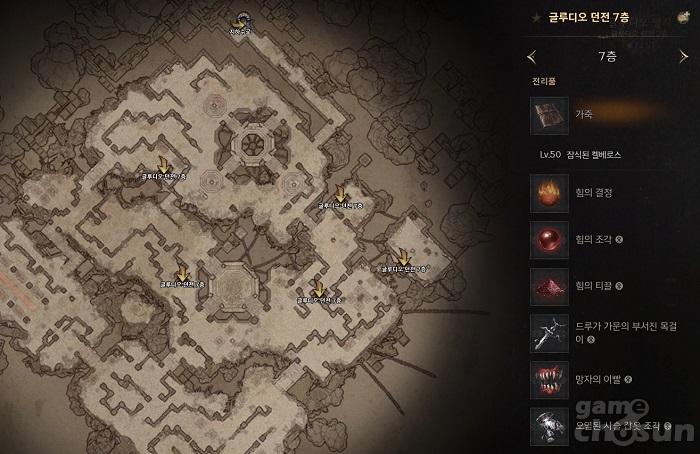
Task: Toggle the star icon beside the dungeon title
Action: [538, 17]
